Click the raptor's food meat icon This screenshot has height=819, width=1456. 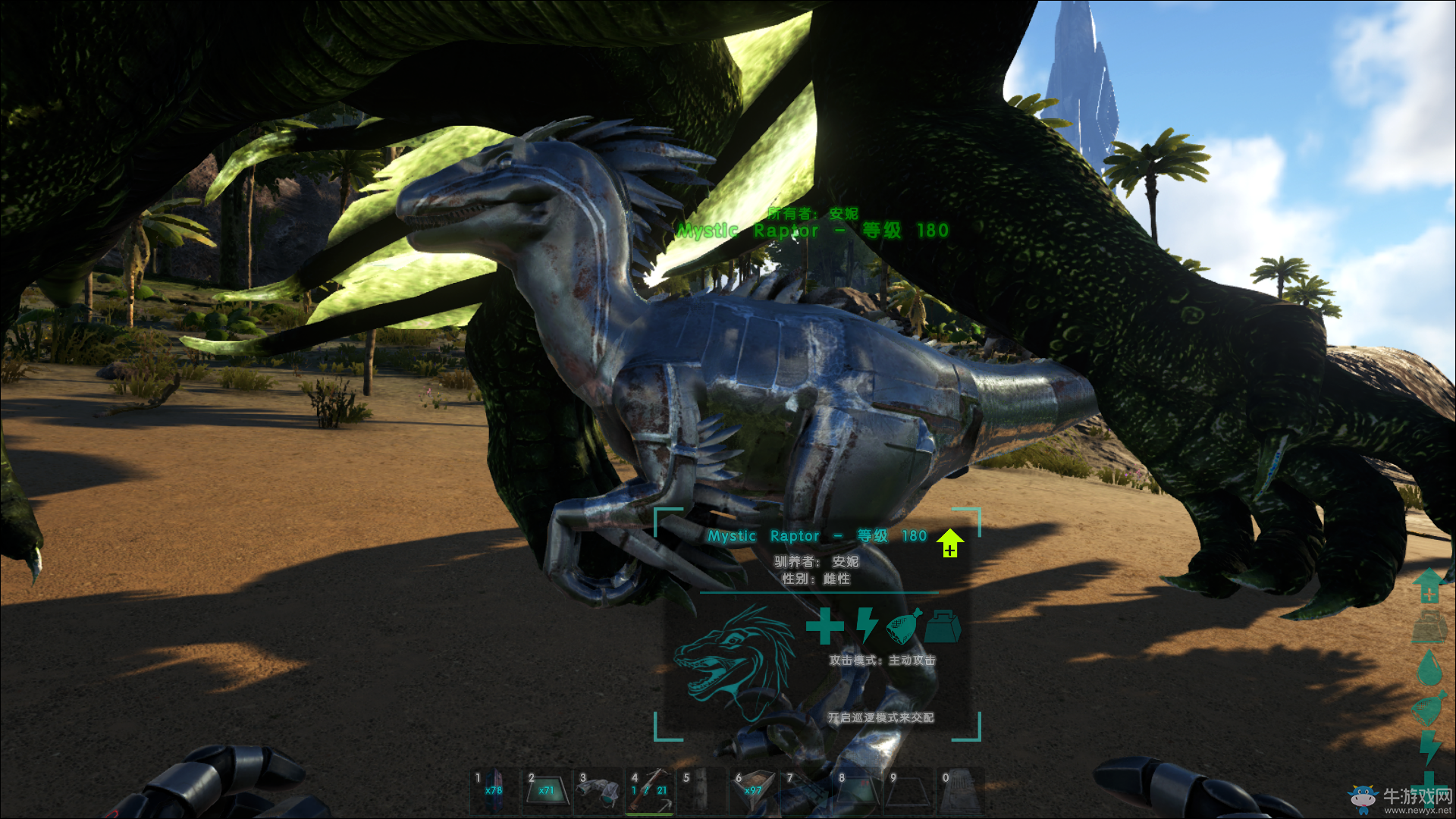click(904, 626)
